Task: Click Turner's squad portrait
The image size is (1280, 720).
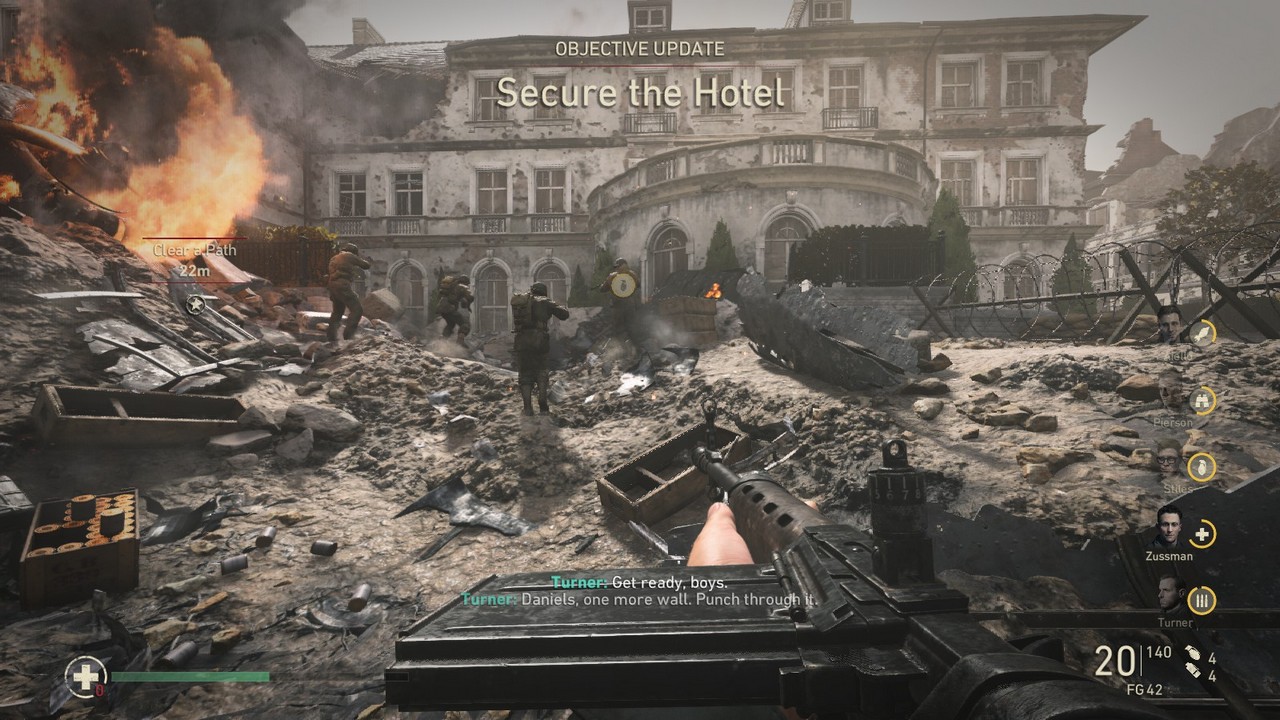Action: 1172,595
